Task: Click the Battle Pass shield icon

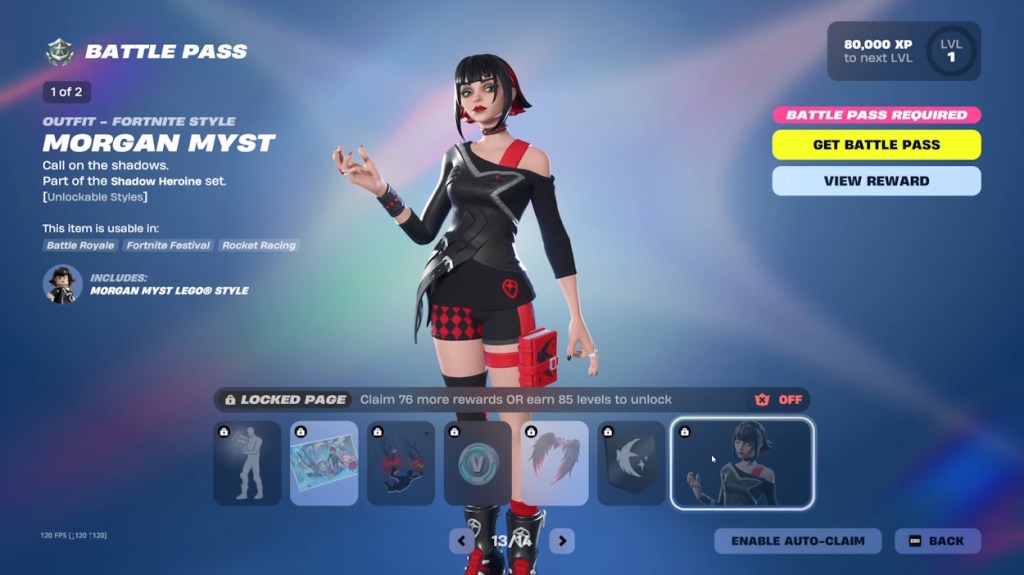Action: [x=60, y=52]
